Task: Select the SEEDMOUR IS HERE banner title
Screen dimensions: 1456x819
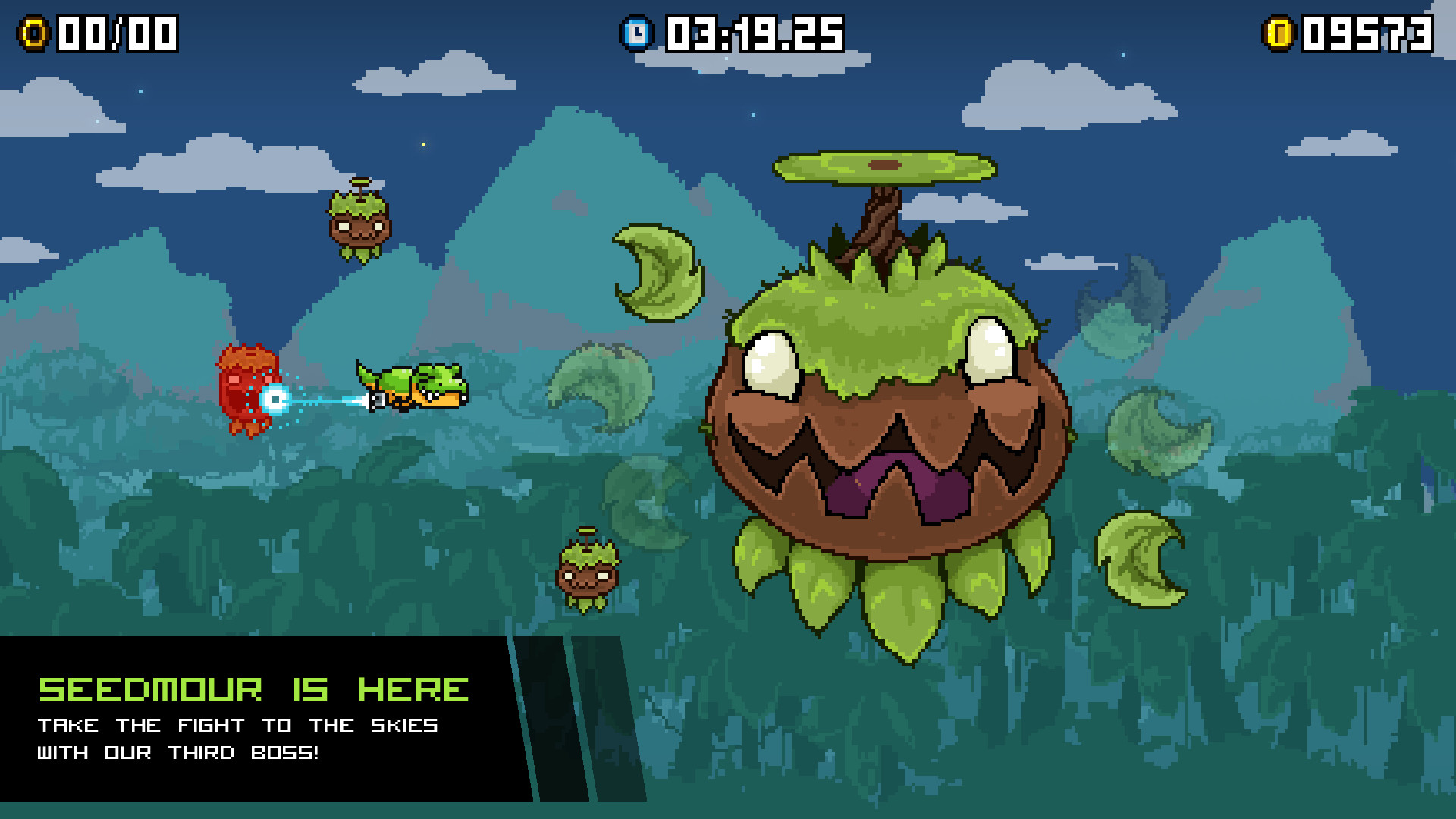Action: pos(254,690)
